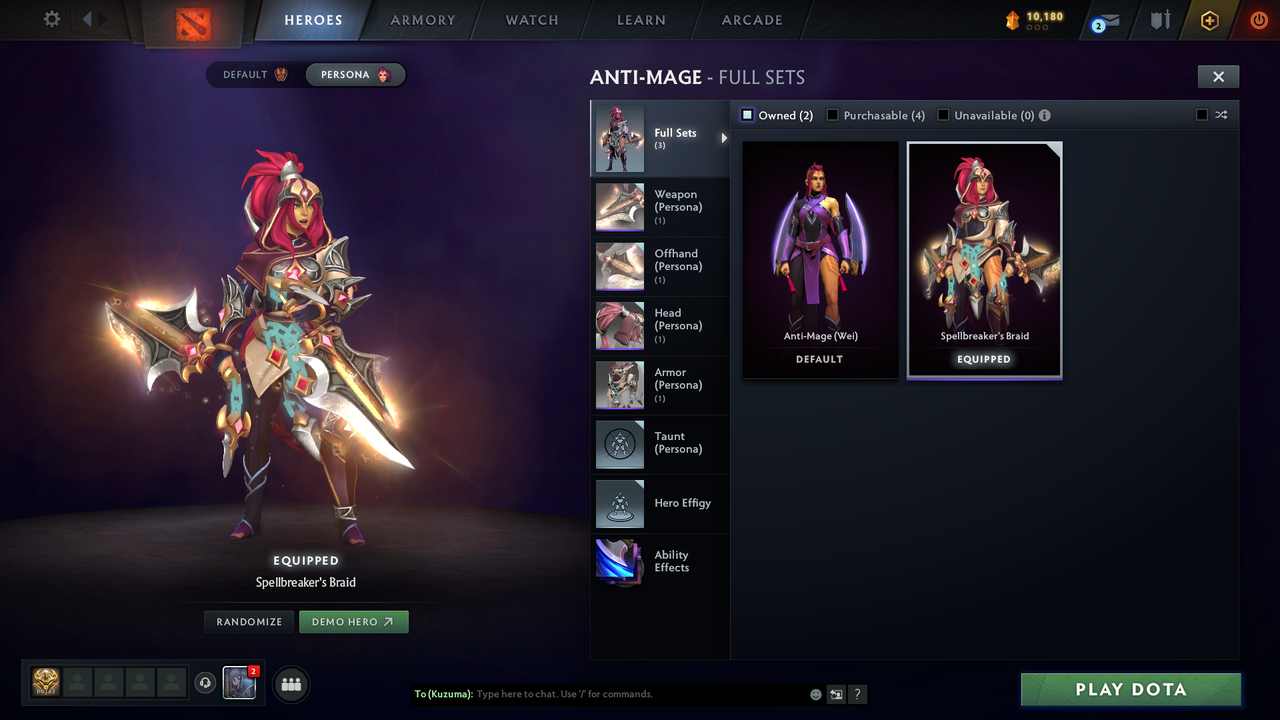Open the notifications envelope icon with badge 2
The width and height of the screenshot is (1280, 720).
coord(1104,20)
